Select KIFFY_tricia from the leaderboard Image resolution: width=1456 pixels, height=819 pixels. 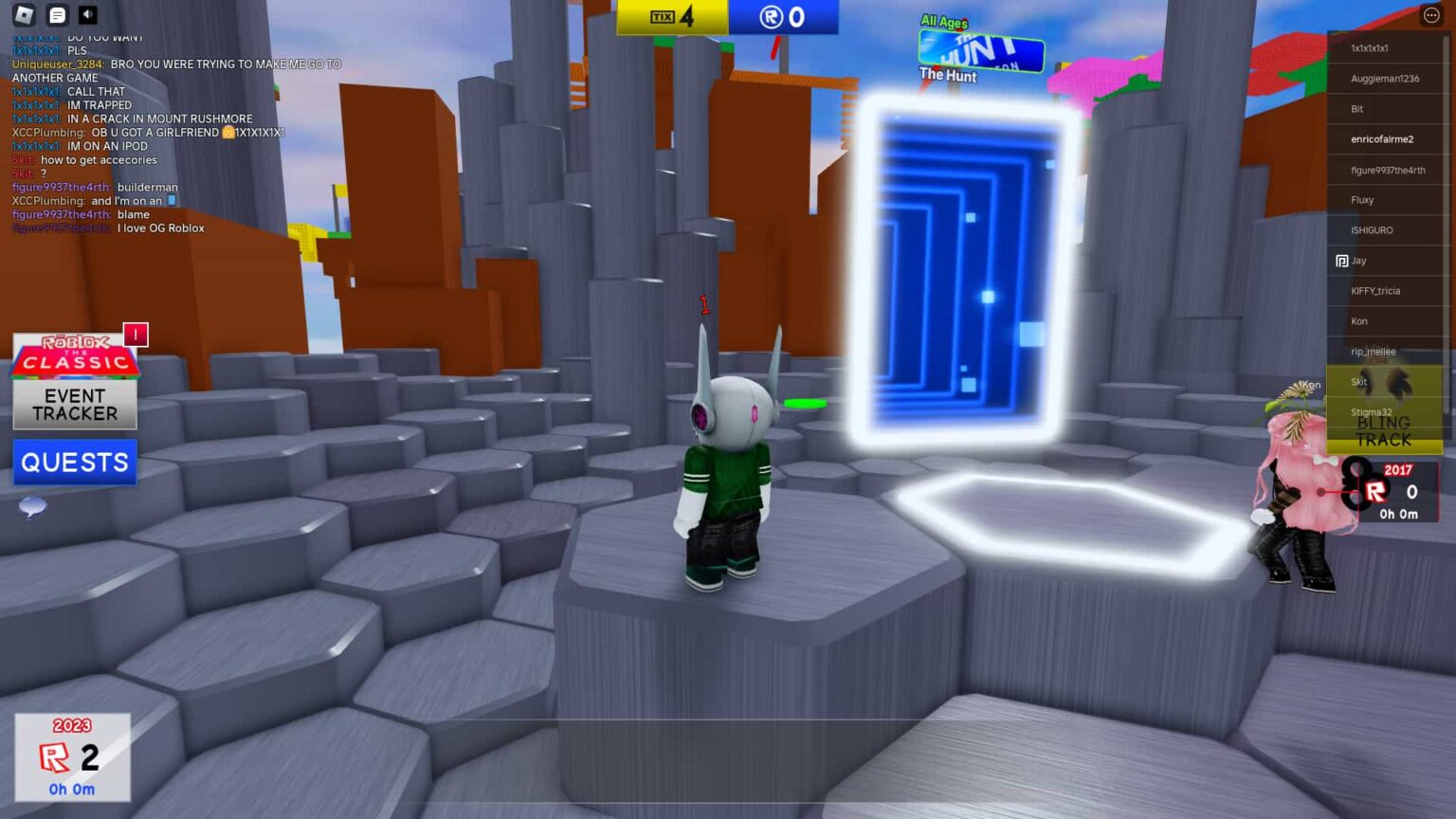tap(1376, 290)
